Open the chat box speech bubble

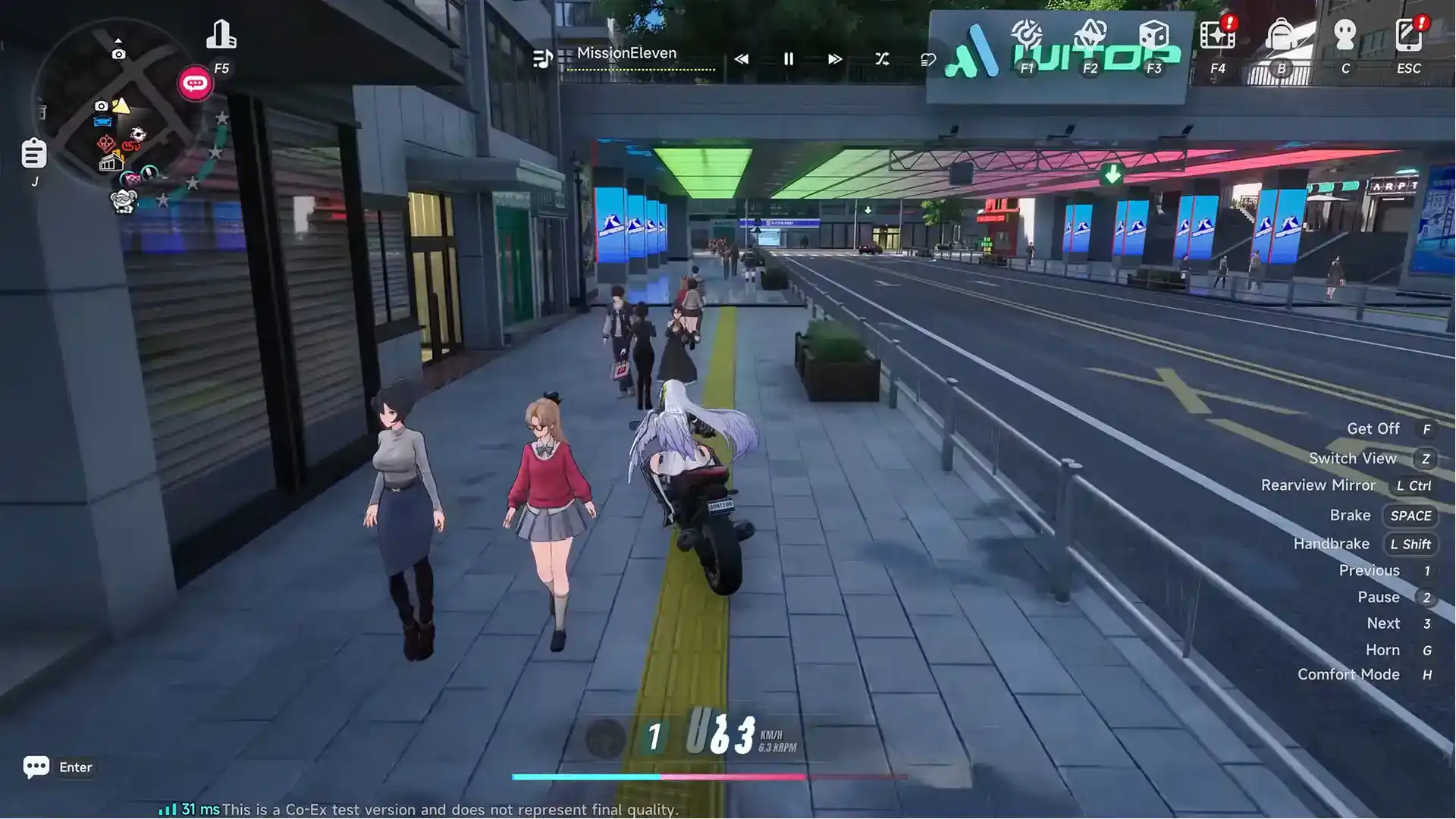pyautogui.click(x=36, y=767)
